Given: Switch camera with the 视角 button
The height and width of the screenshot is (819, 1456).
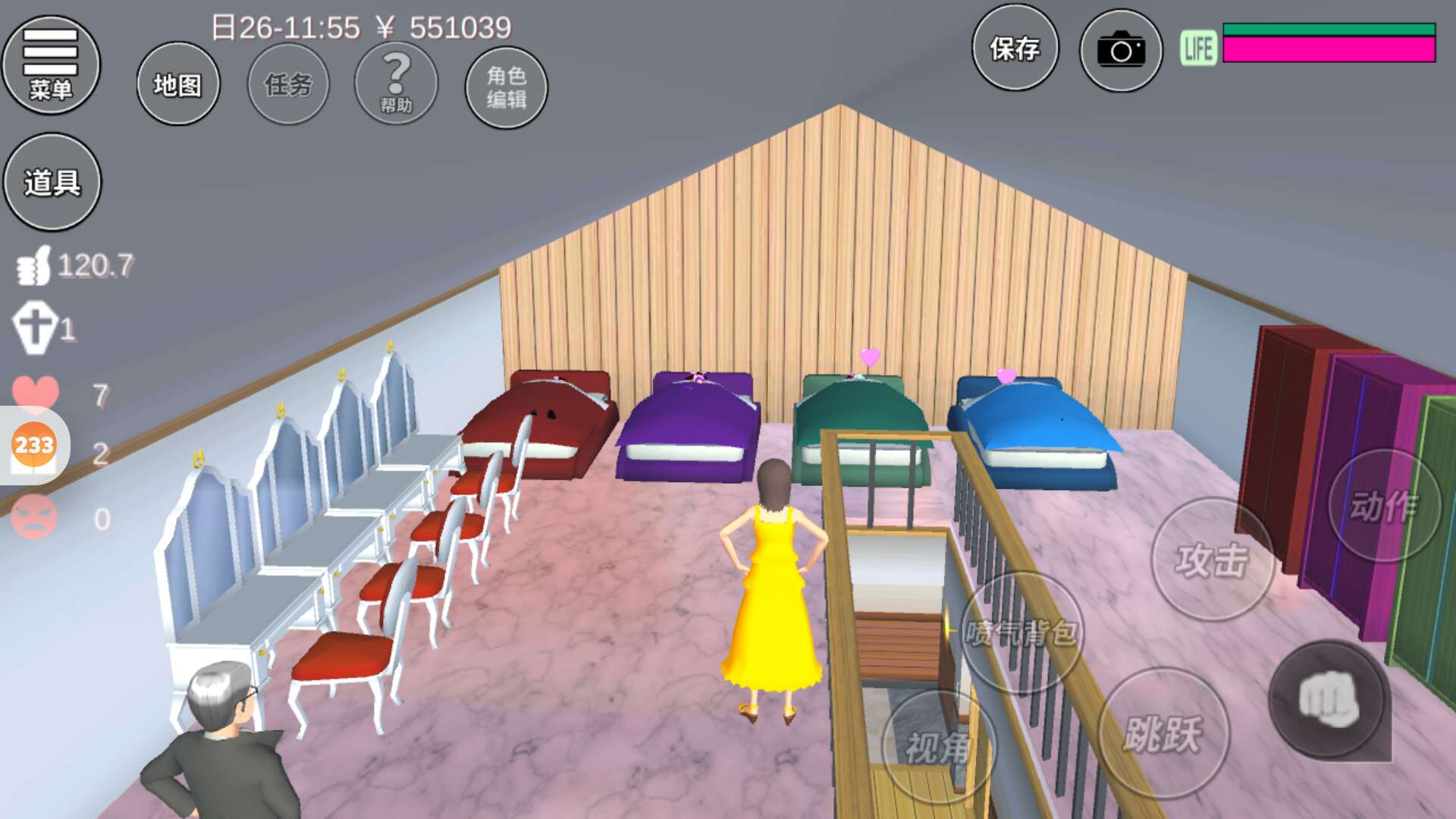Looking at the screenshot, I should pyautogui.click(x=939, y=747).
